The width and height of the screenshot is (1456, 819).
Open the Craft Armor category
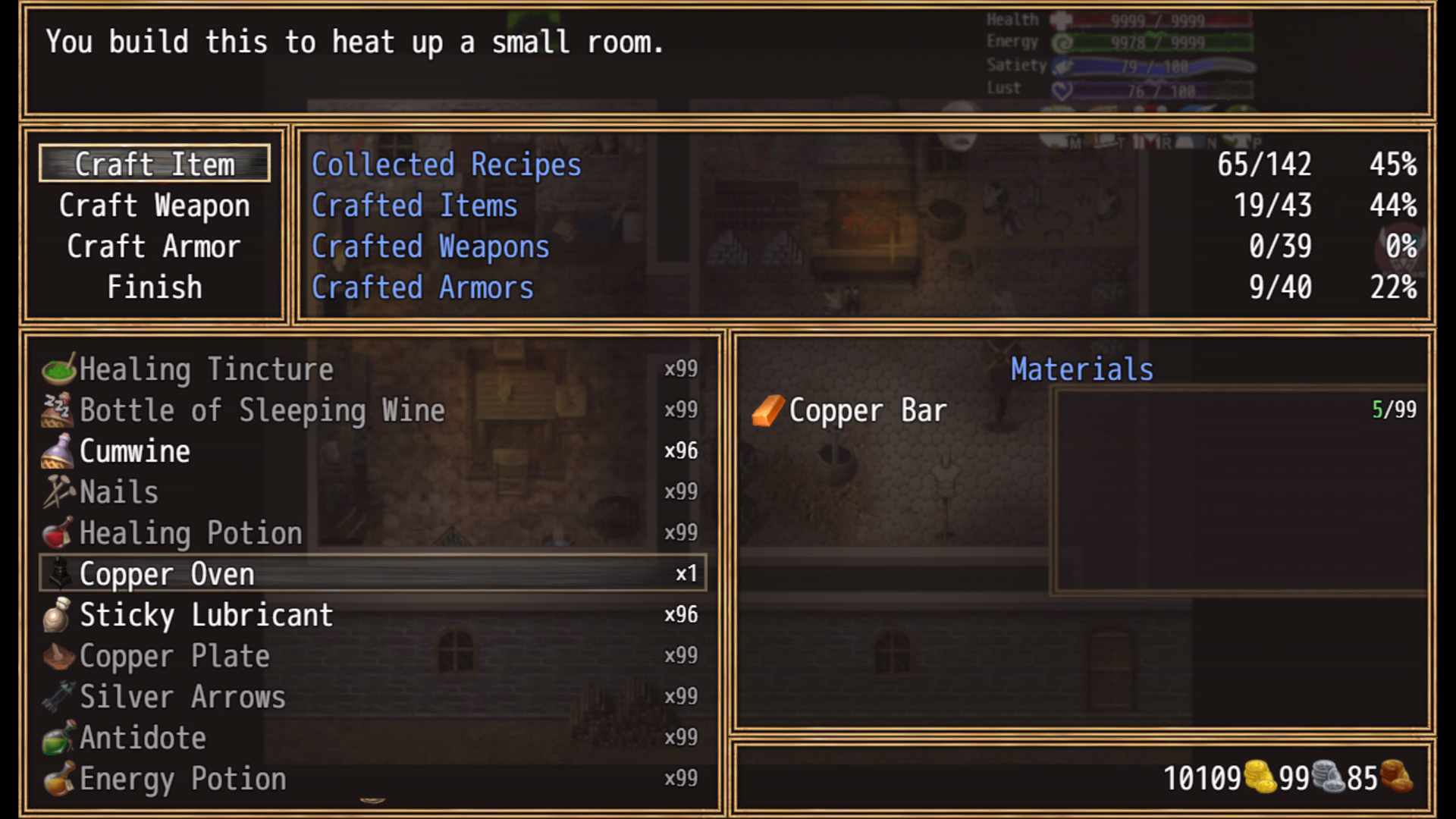(x=154, y=246)
